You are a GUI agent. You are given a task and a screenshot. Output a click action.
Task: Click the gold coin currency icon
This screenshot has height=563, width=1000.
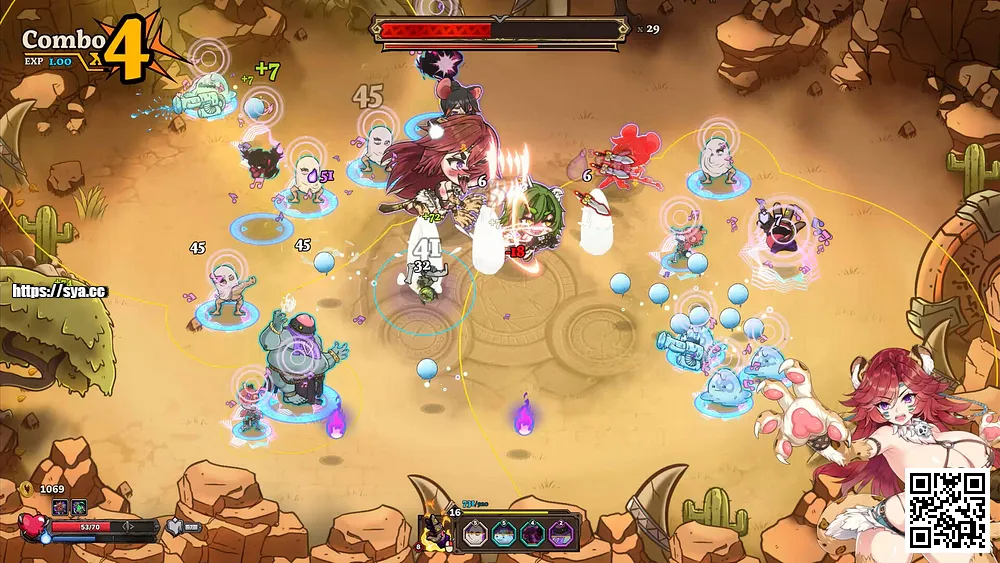coord(27,489)
